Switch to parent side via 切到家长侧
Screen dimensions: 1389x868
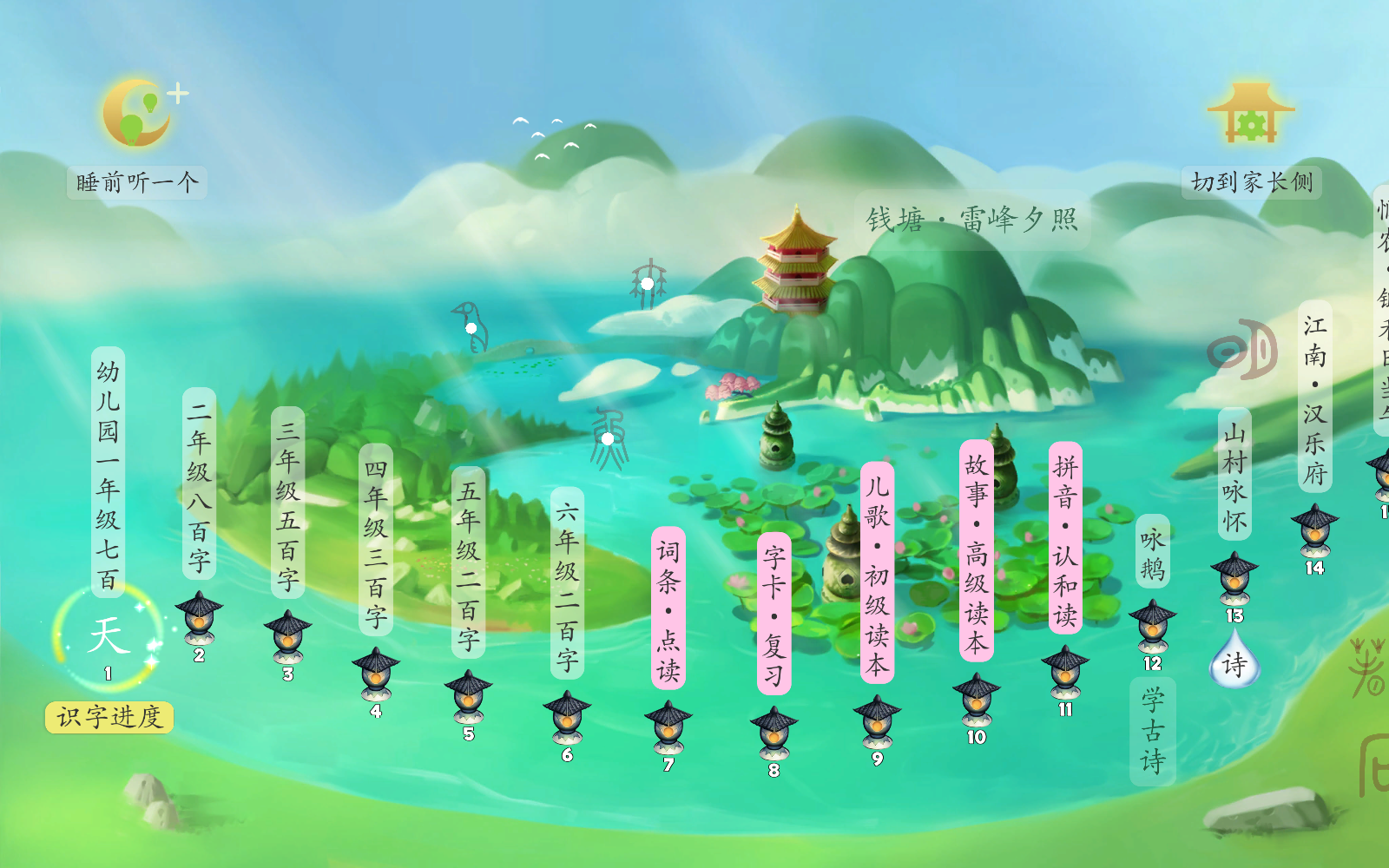[1251, 181]
